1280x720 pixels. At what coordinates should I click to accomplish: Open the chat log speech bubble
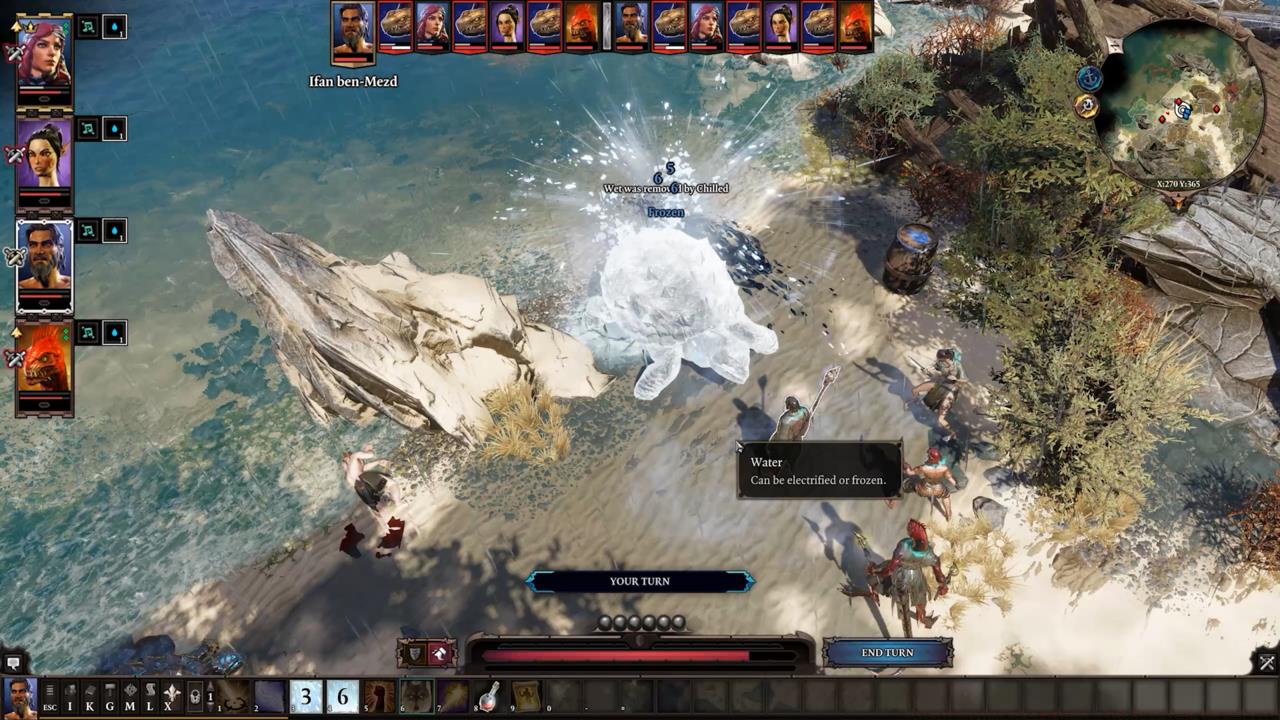(x=13, y=662)
